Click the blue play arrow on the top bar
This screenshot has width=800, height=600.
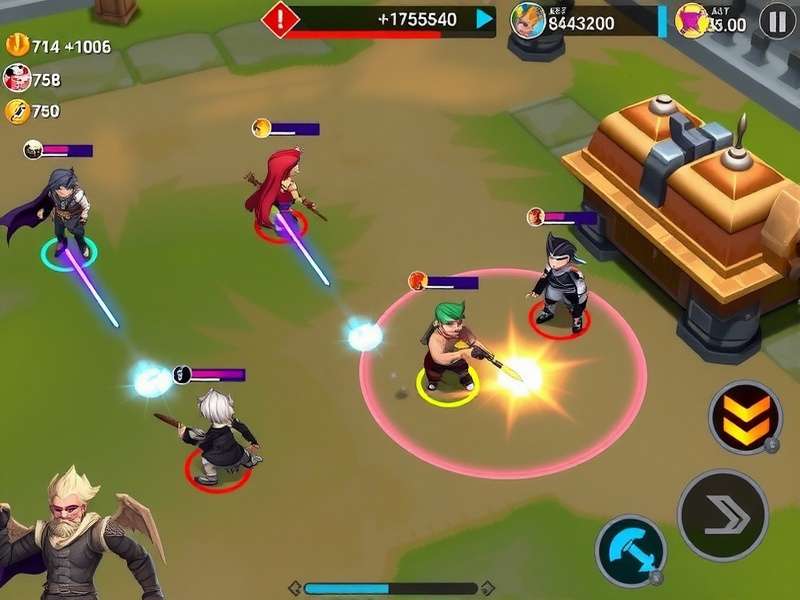(x=484, y=19)
